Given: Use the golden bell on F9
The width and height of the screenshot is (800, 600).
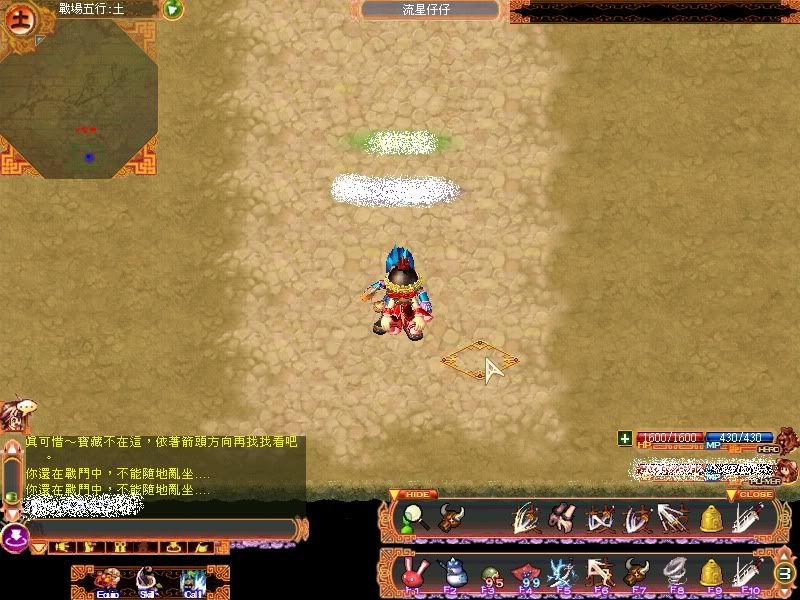Looking at the screenshot, I should click(710, 572).
